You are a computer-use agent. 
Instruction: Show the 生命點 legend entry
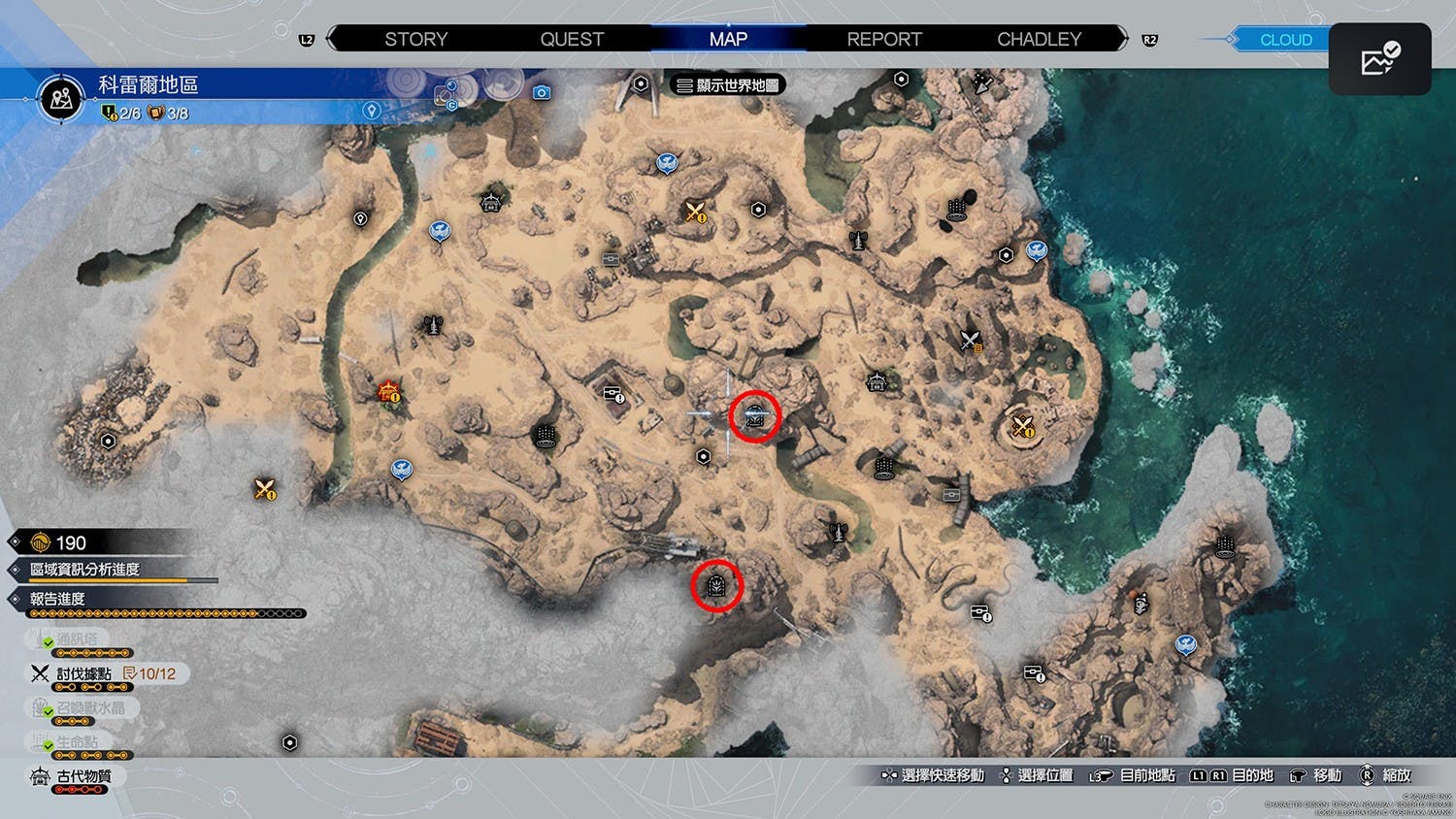point(77,742)
